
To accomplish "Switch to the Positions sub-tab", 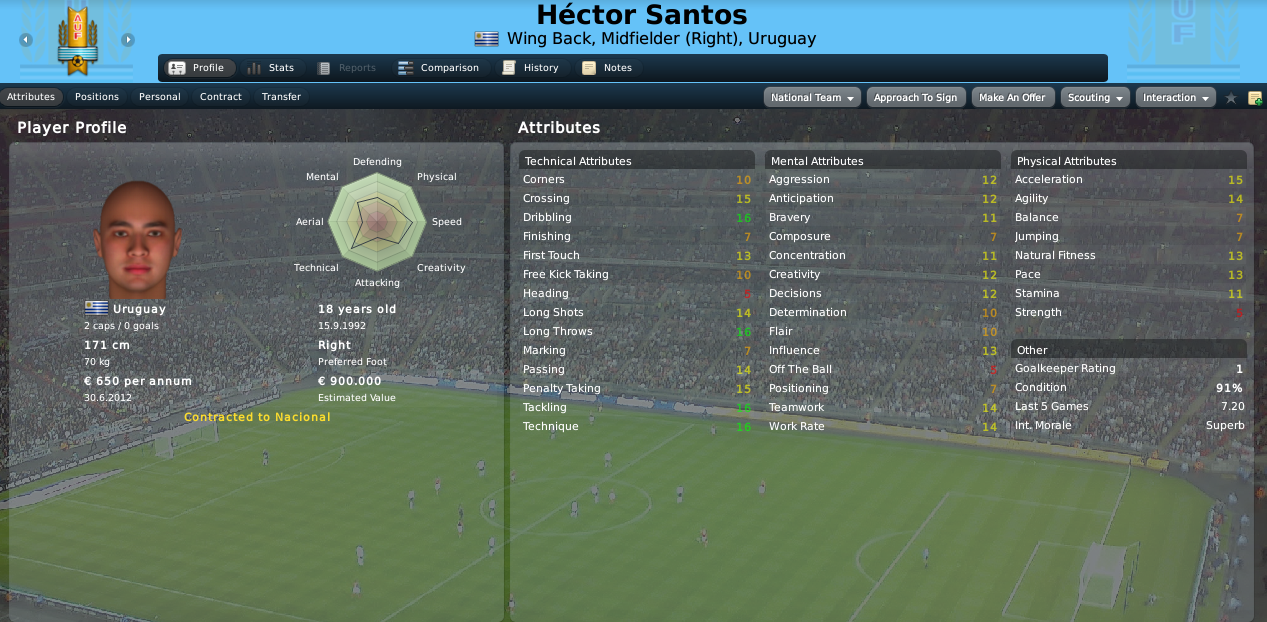I will point(97,97).
